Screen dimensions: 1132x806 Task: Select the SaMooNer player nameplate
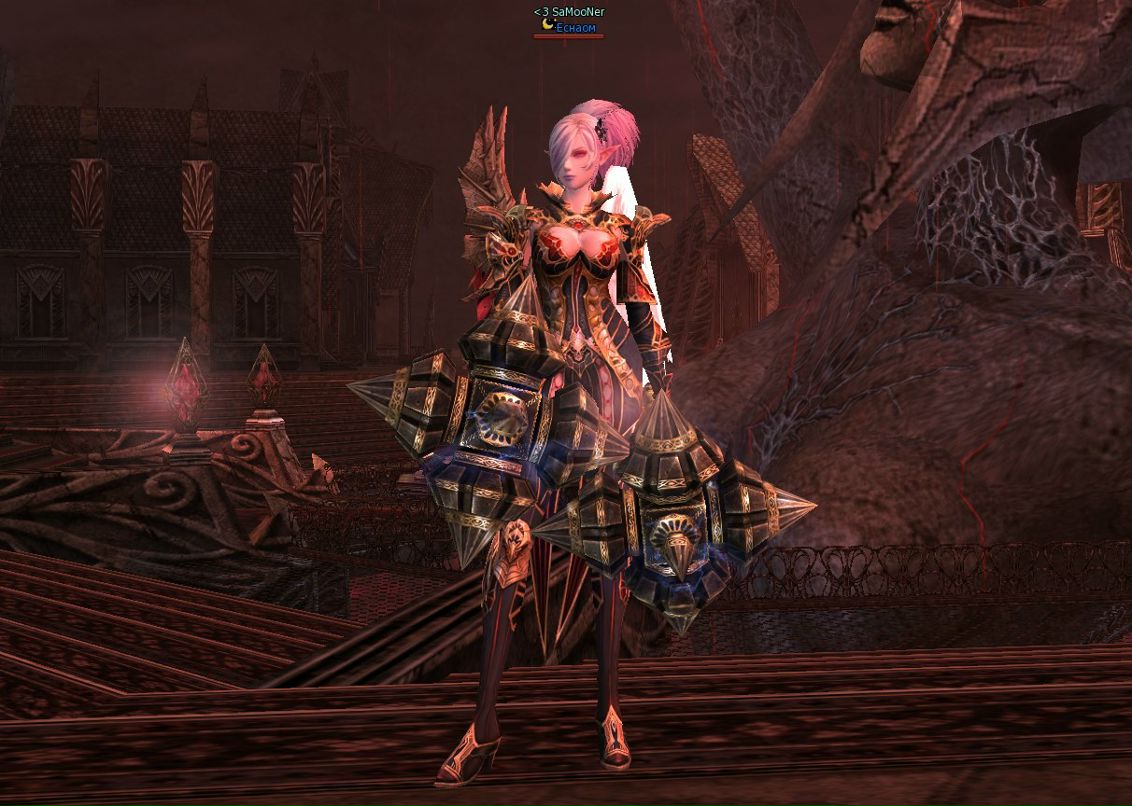pyautogui.click(x=569, y=12)
